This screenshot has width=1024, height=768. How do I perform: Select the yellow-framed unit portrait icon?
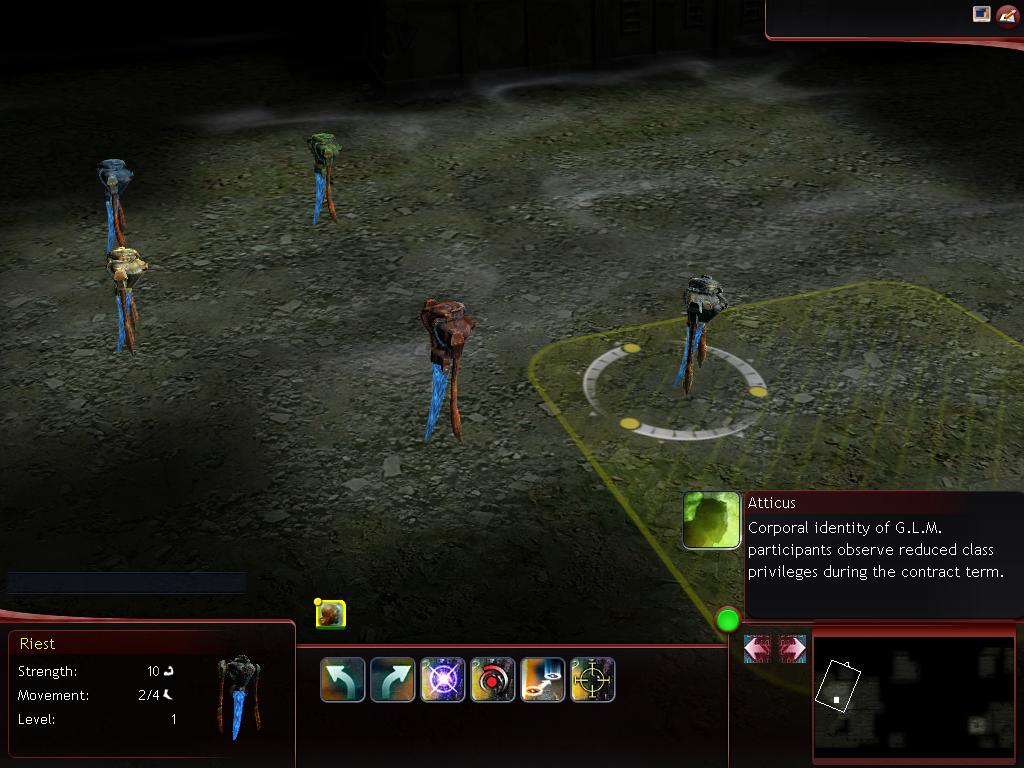331,613
